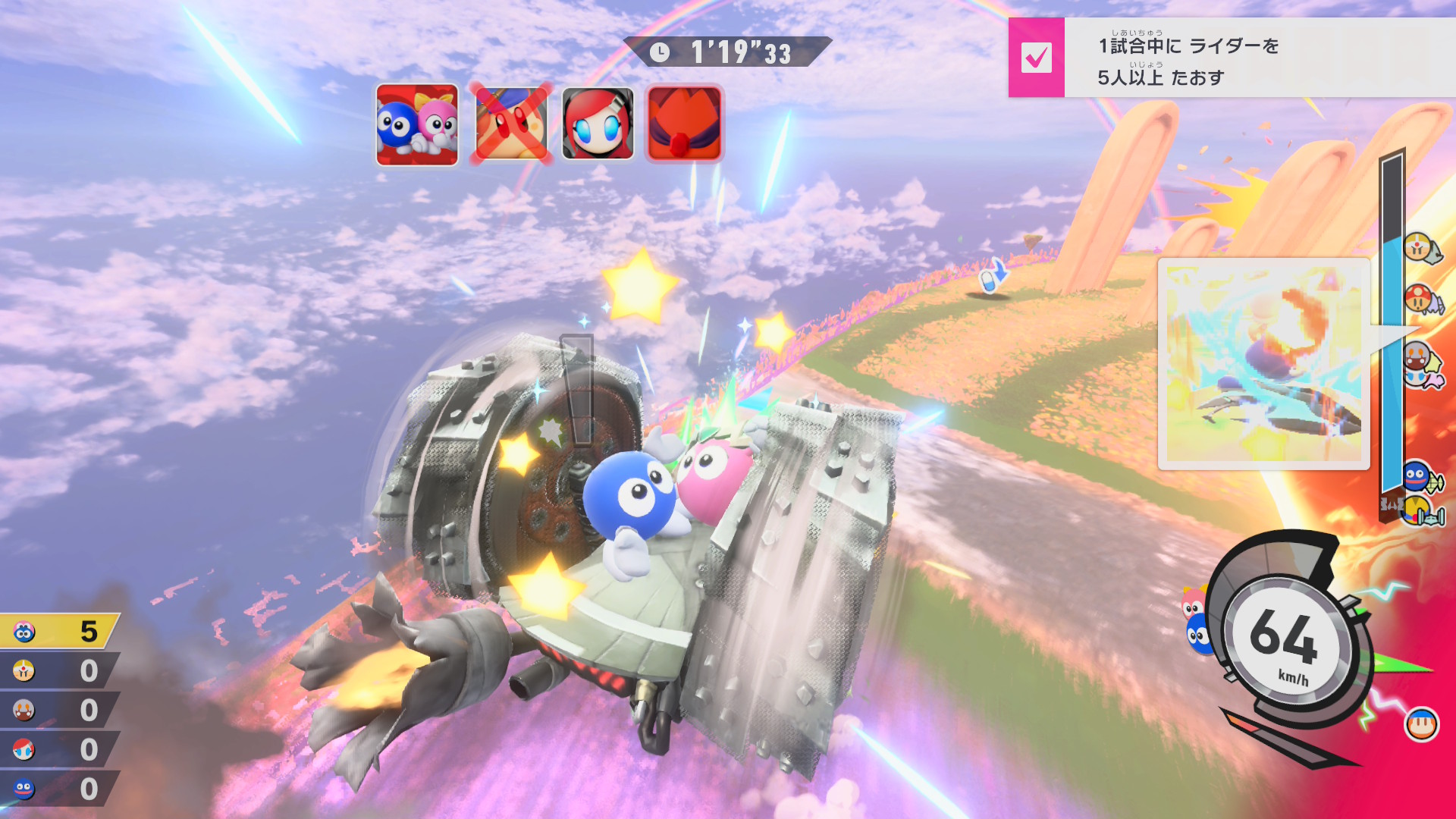Click the Gooey scoreboard row
This screenshot has width=1456, height=819.
coord(59,789)
